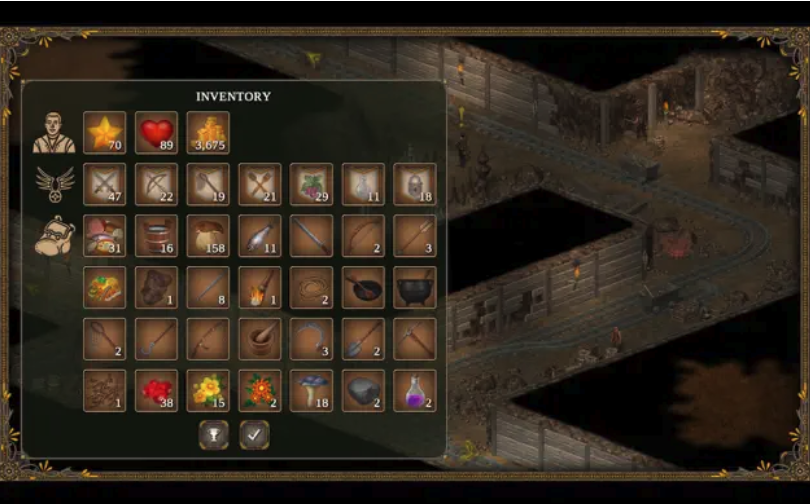This screenshot has height=504, width=810.
Task: Select the gold coins slot
Action: 208,132
